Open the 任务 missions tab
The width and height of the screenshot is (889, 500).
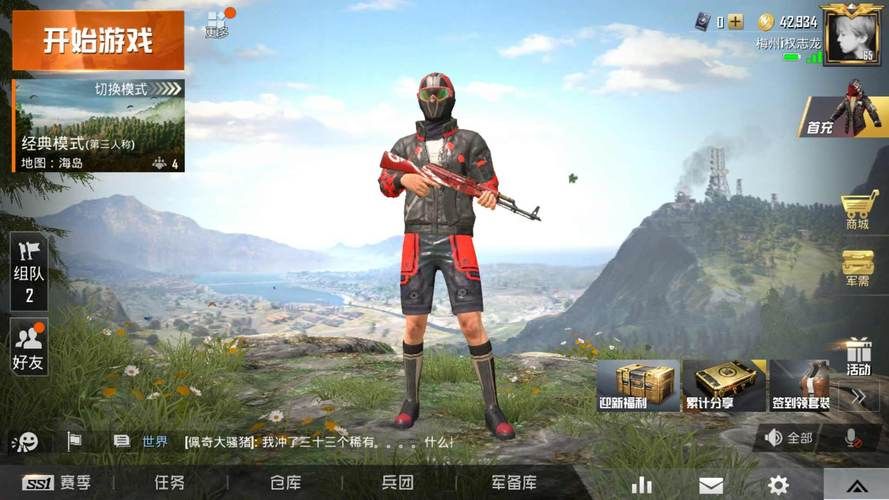[169, 483]
